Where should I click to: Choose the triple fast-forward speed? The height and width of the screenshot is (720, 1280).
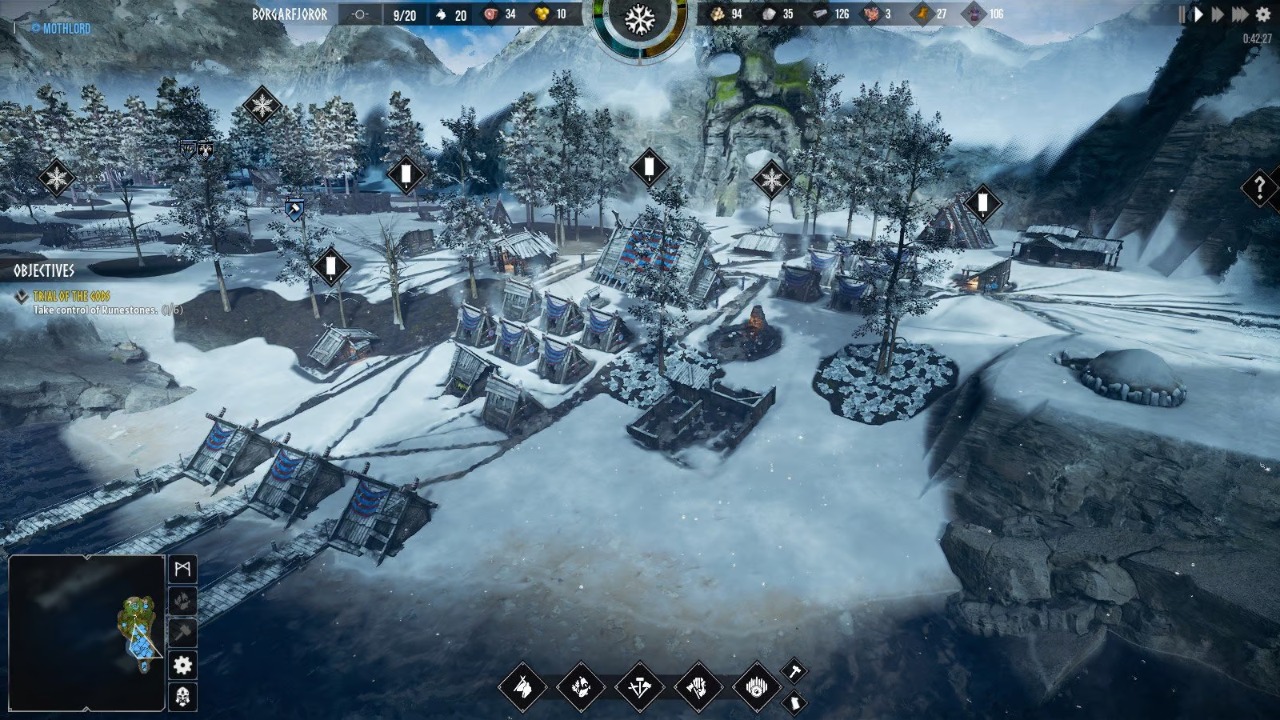click(x=1240, y=14)
